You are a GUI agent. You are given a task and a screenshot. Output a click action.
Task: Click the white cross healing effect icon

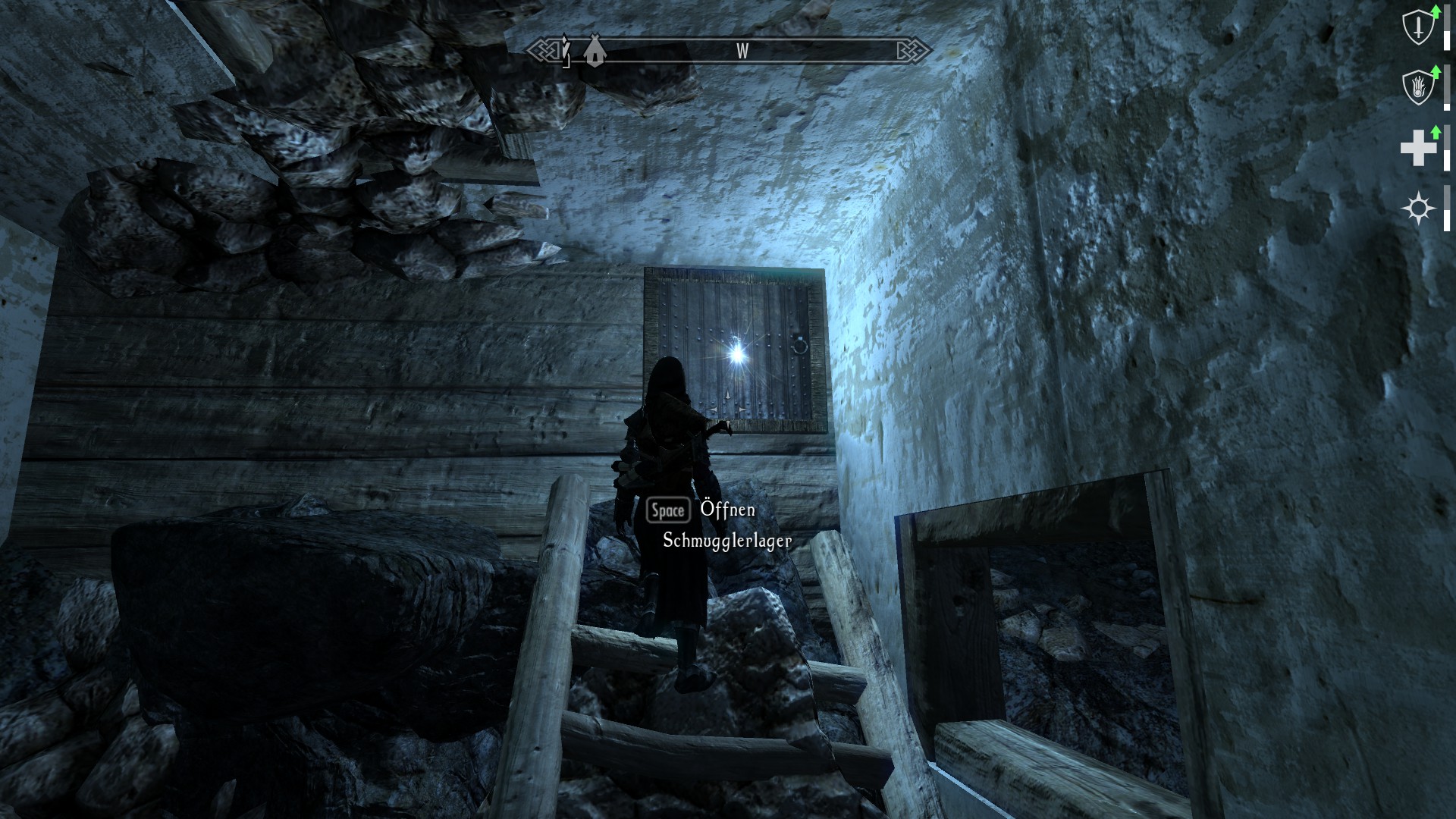click(x=1417, y=147)
